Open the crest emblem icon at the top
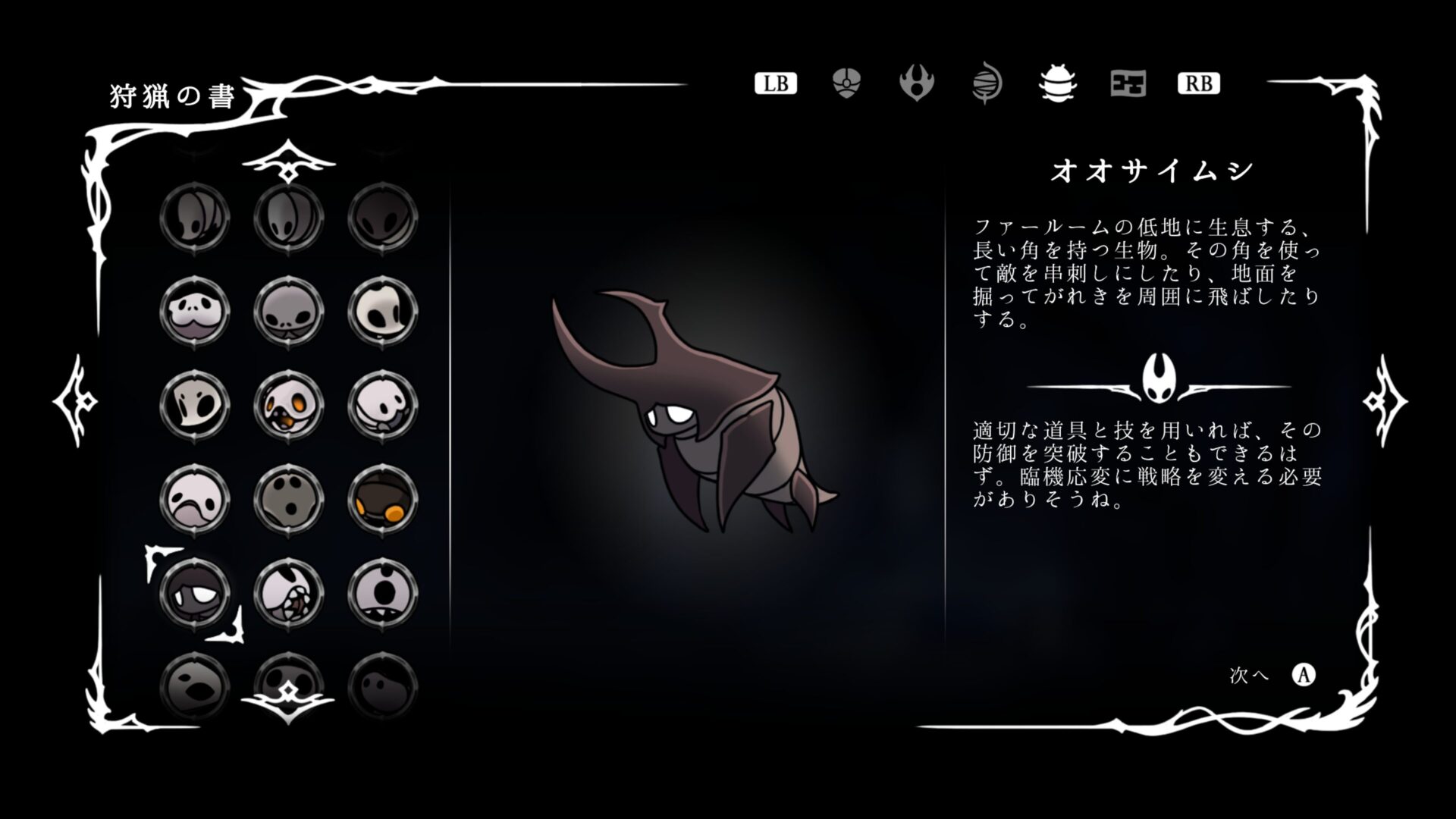 pyautogui.click(x=918, y=83)
